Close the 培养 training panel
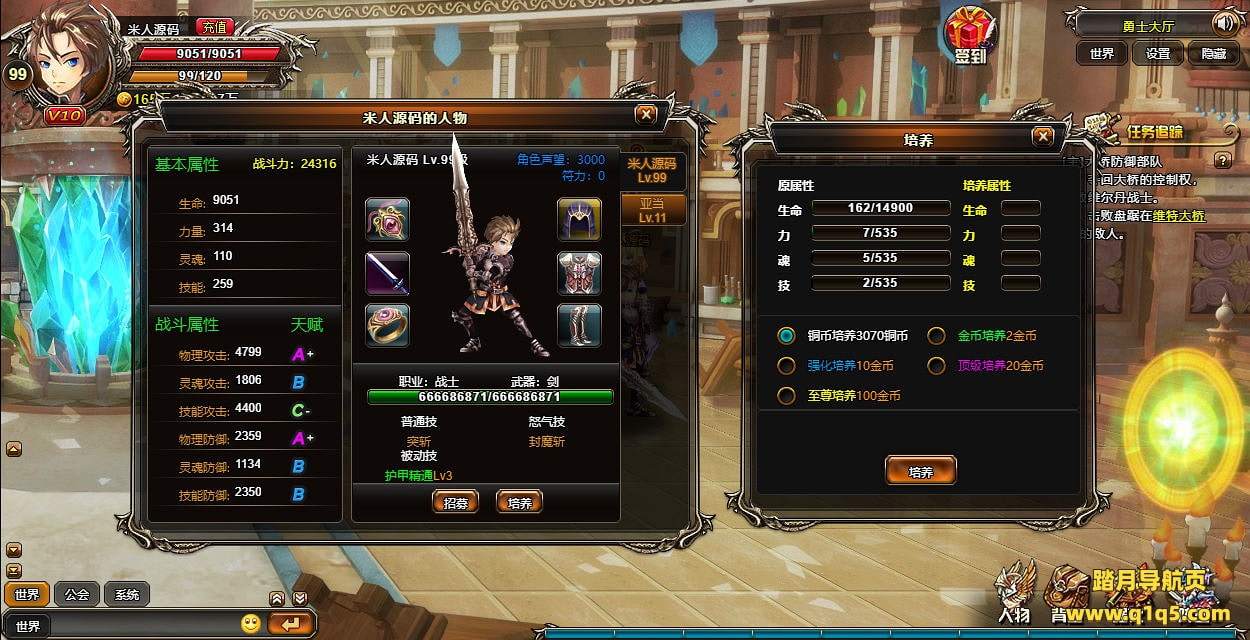Viewport: 1250px width, 640px height. (x=1043, y=137)
